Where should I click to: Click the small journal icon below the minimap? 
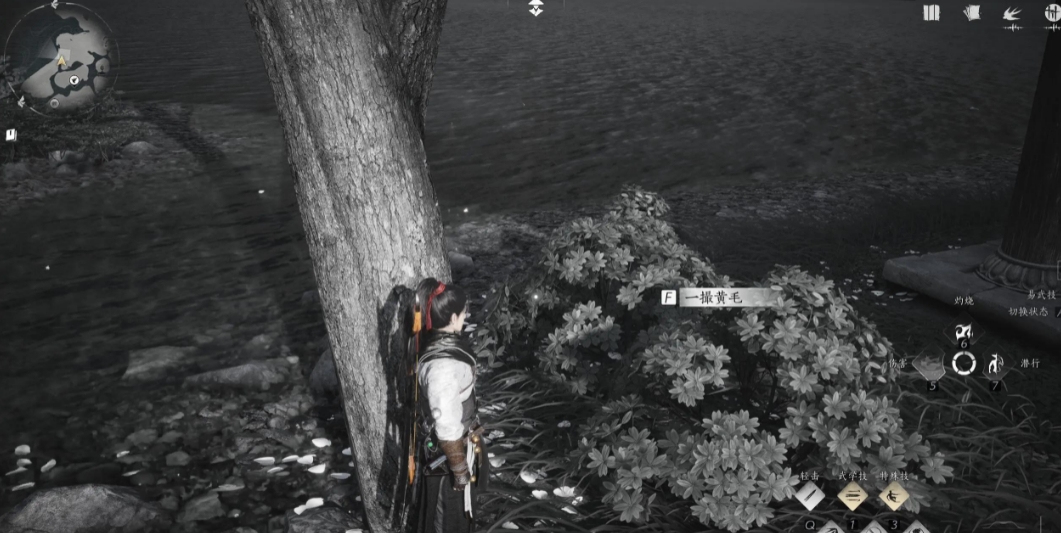tap(11, 135)
